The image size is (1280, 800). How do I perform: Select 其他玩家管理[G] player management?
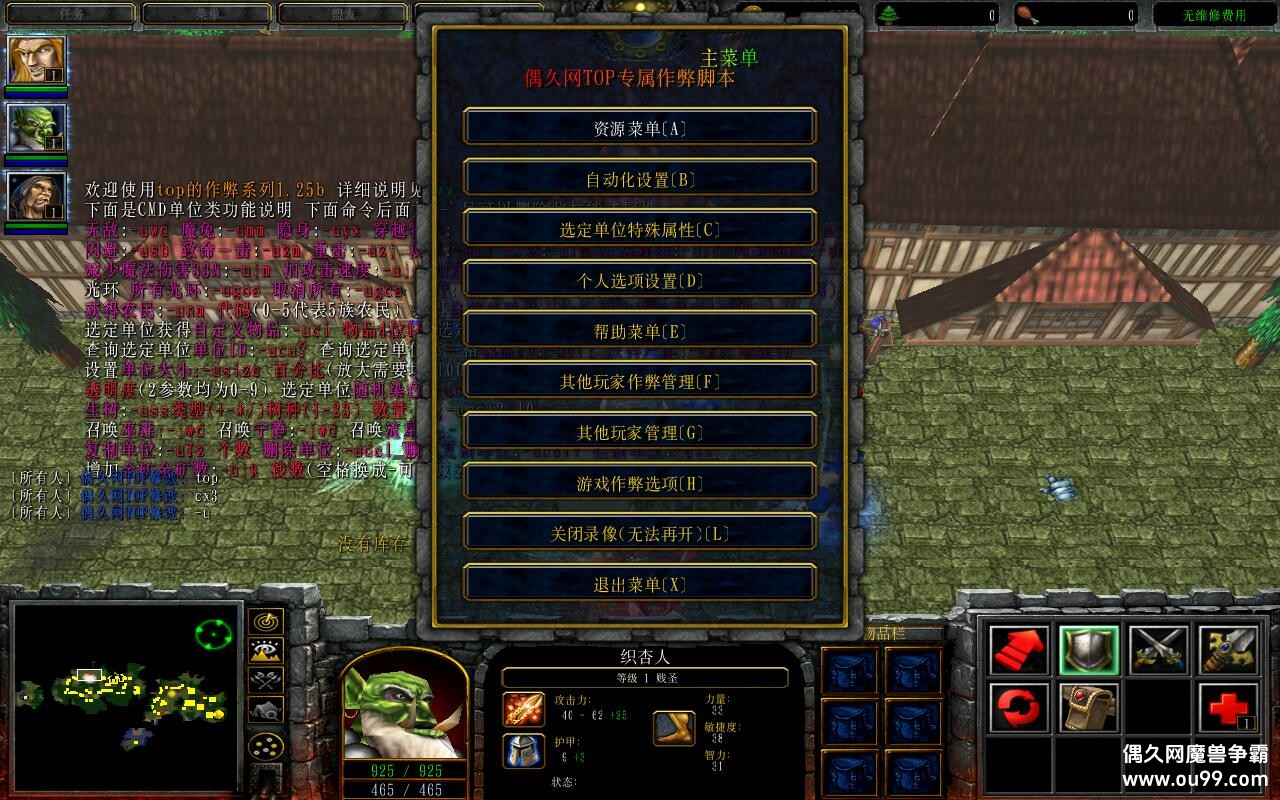(x=640, y=432)
